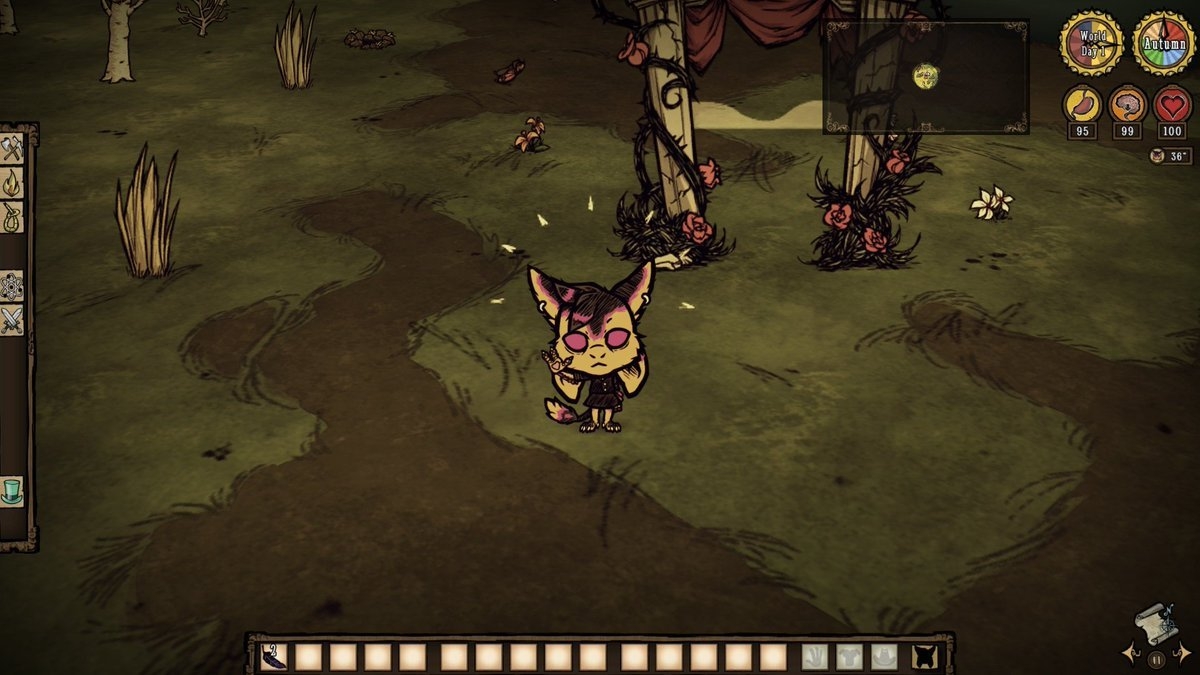The width and height of the screenshot is (1200, 675).
Task: Click the head hat equipment slot
Action: [x=884, y=657]
